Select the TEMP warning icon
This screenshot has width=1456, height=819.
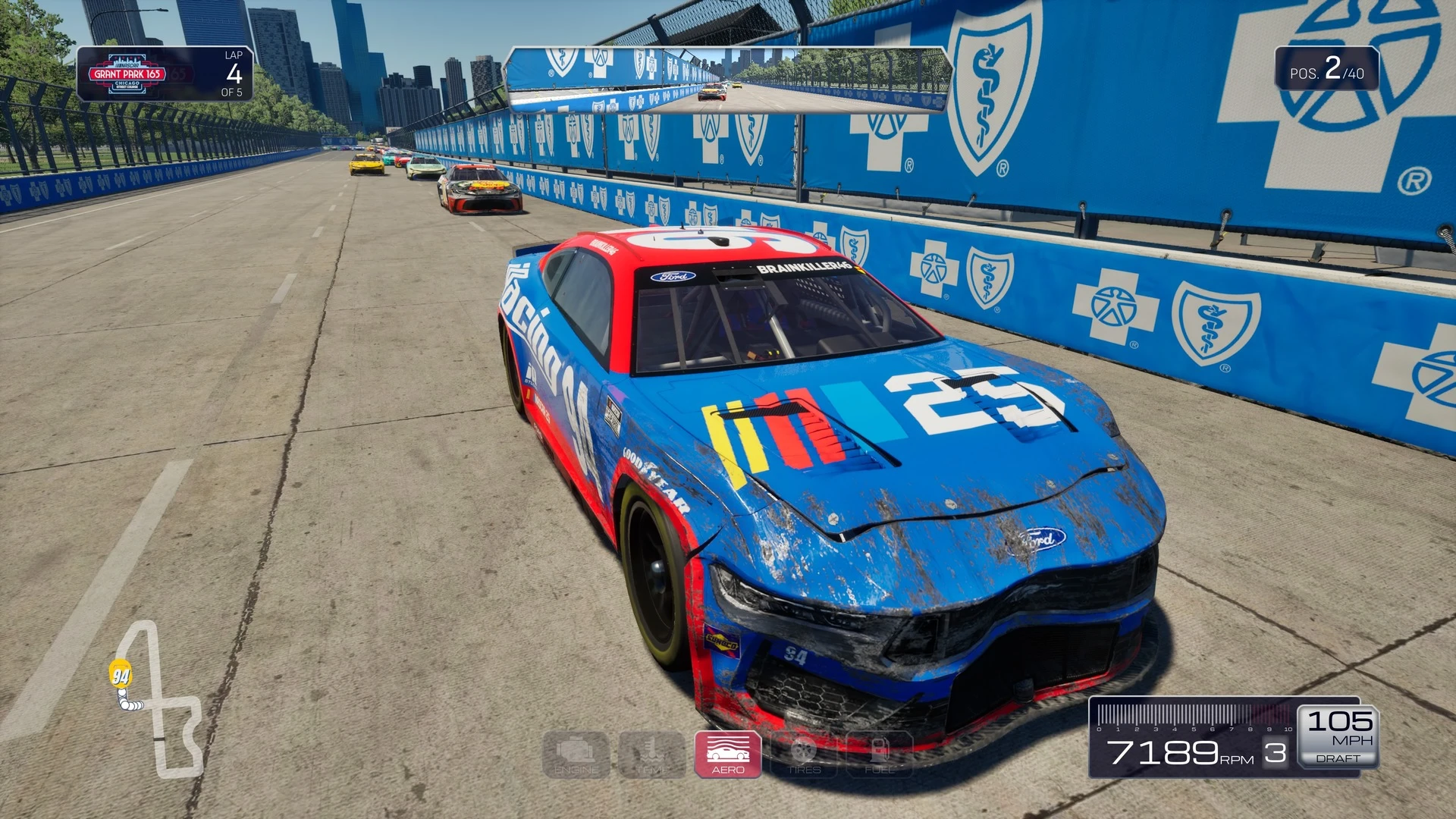pyautogui.click(x=652, y=755)
